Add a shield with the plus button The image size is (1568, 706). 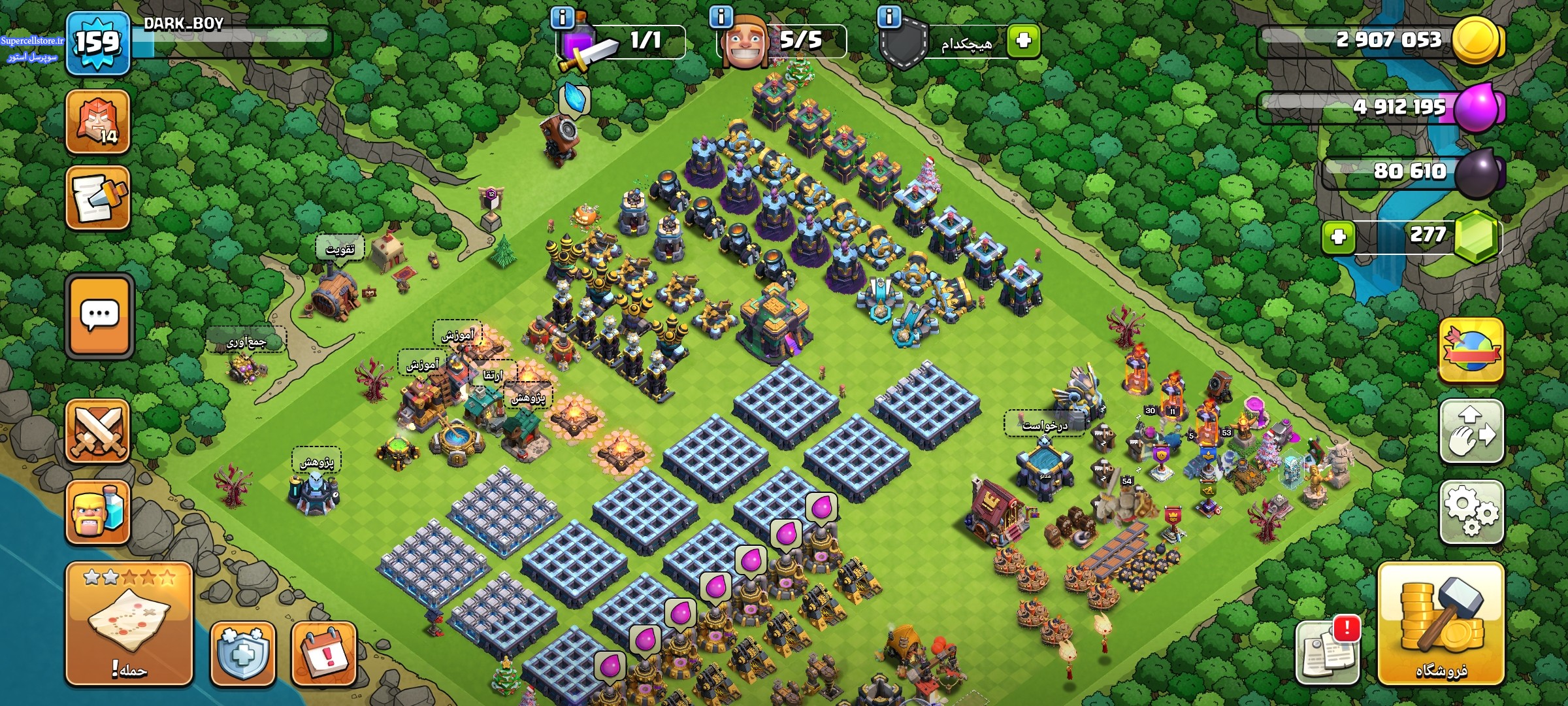click(x=1023, y=41)
